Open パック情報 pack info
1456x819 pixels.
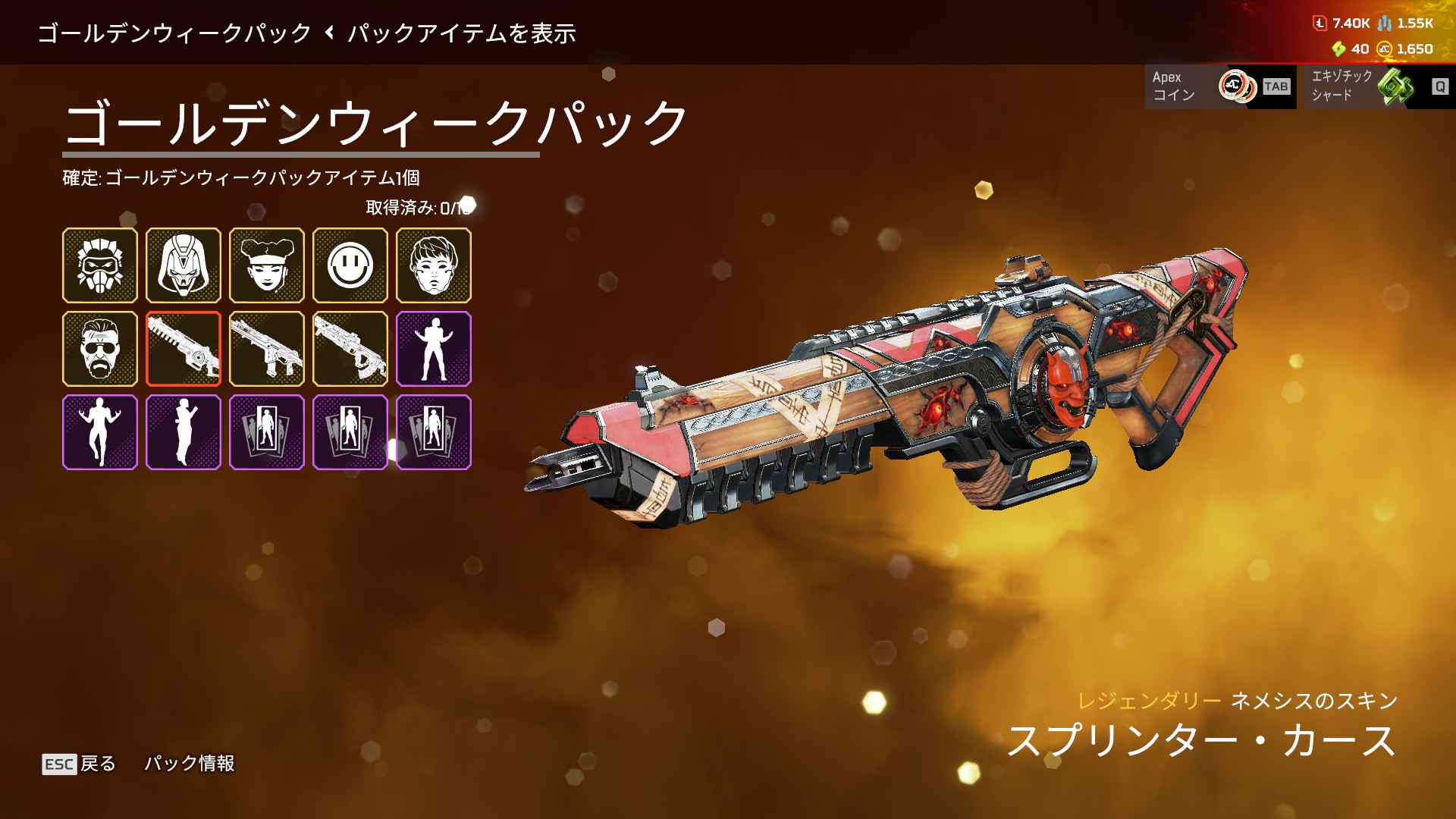point(190,763)
